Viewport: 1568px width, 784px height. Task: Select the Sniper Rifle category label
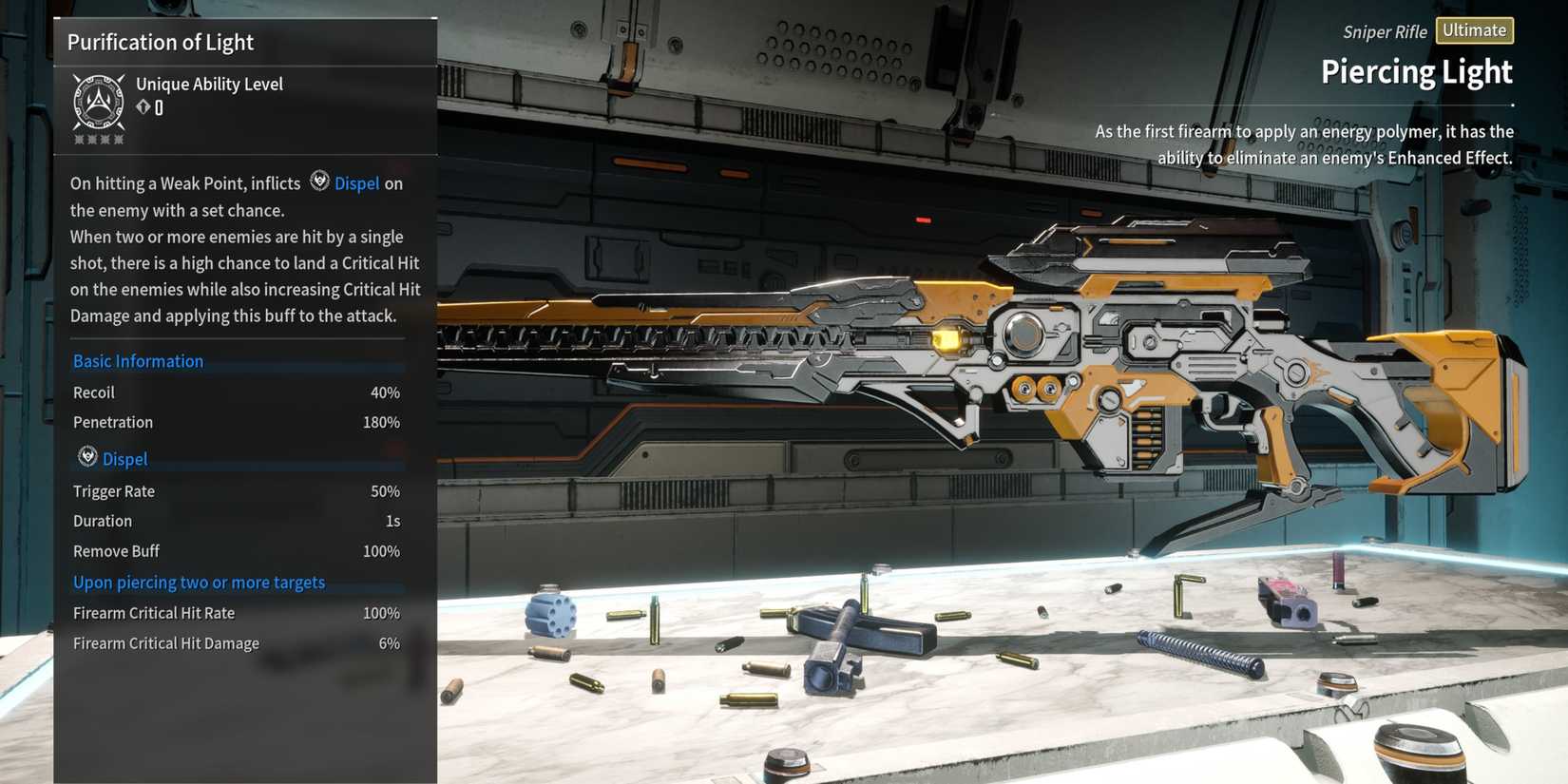pos(1385,31)
